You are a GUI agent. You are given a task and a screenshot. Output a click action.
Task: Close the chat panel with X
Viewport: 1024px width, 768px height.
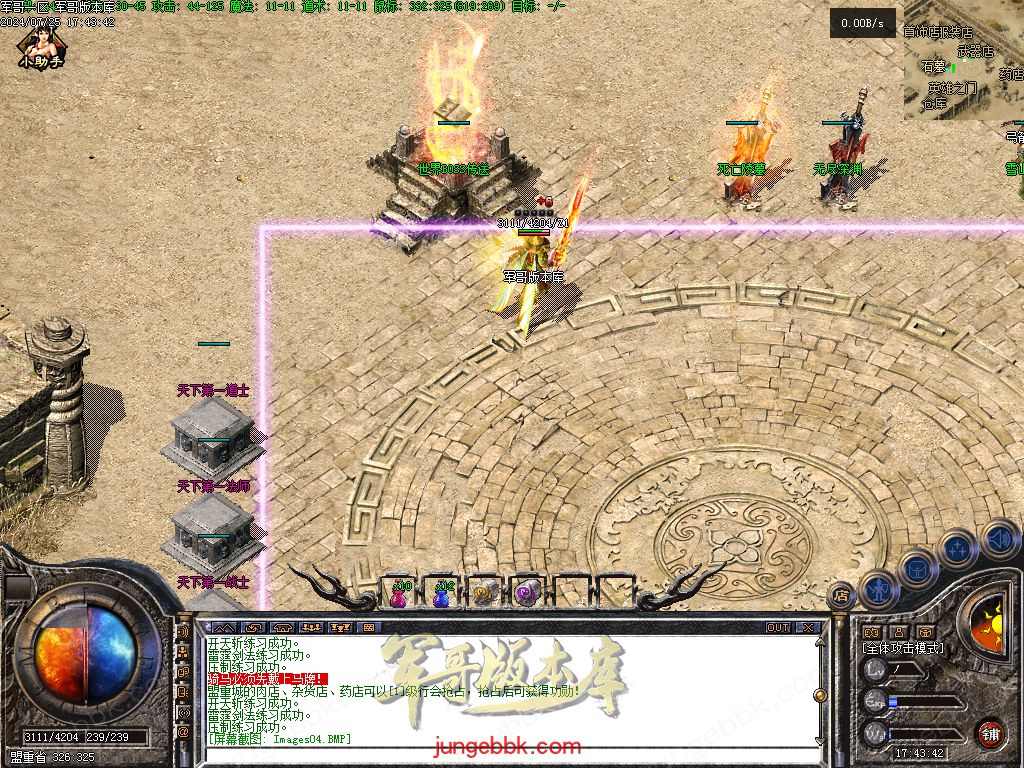(808, 628)
